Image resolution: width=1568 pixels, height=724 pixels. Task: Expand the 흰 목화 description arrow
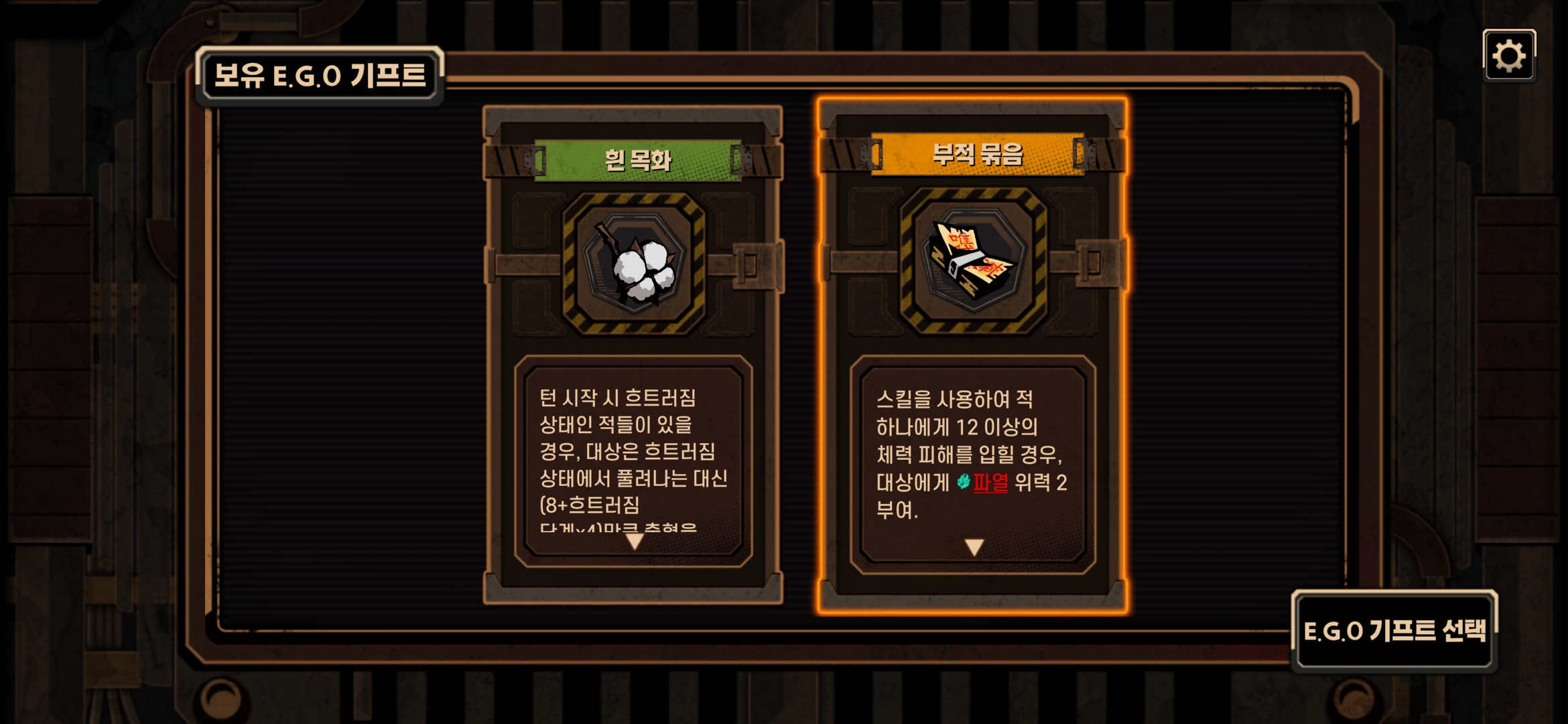pos(634,541)
